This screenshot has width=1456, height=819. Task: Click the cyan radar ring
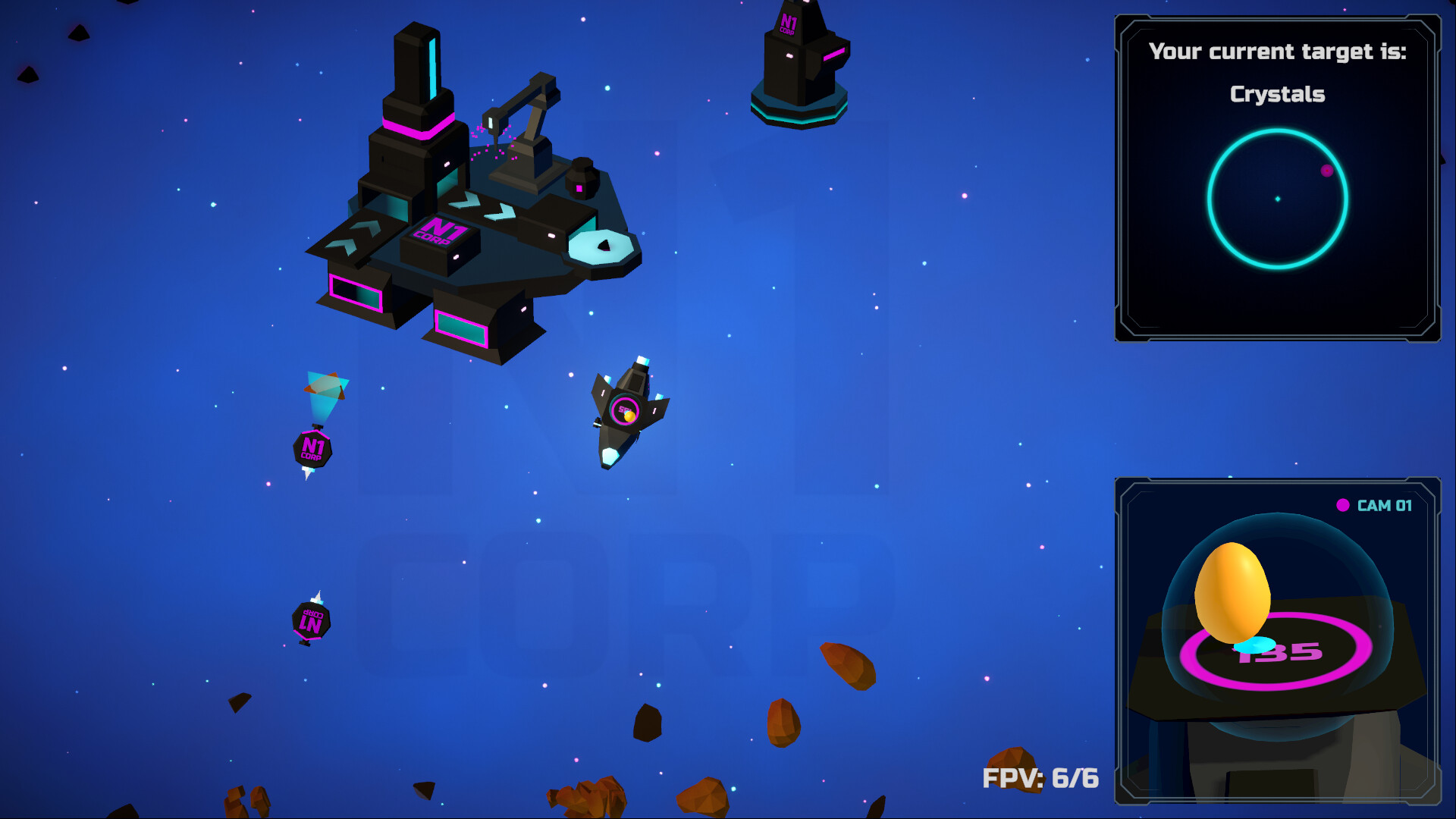1277,129
